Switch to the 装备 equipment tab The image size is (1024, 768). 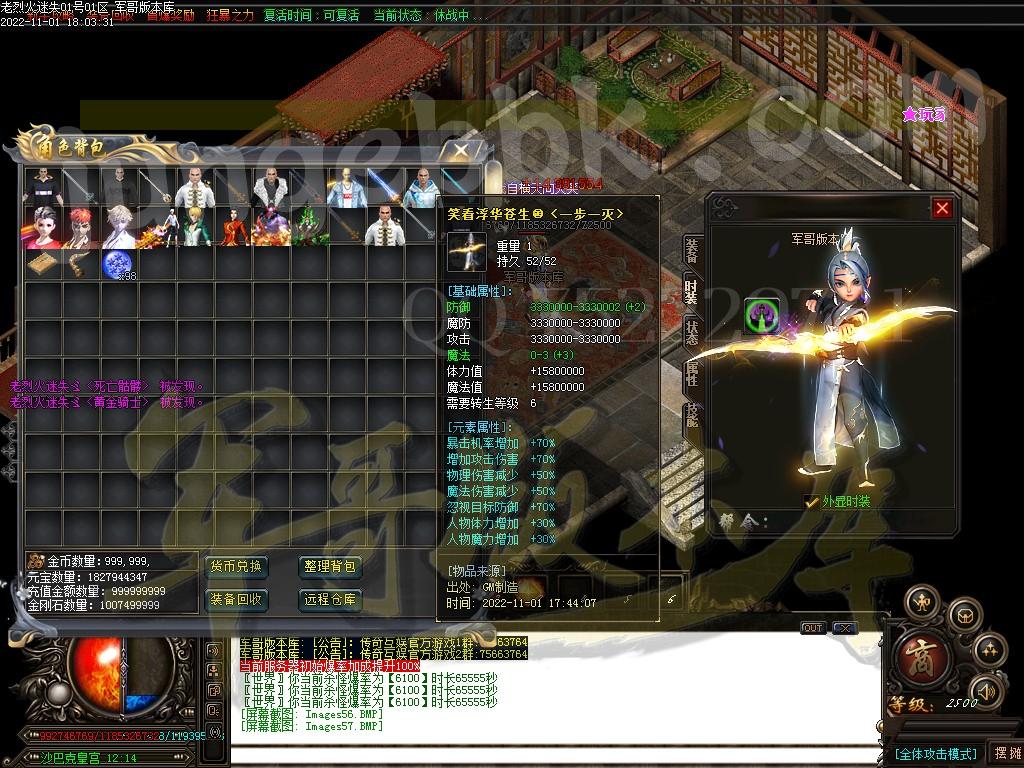click(x=691, y=251)
